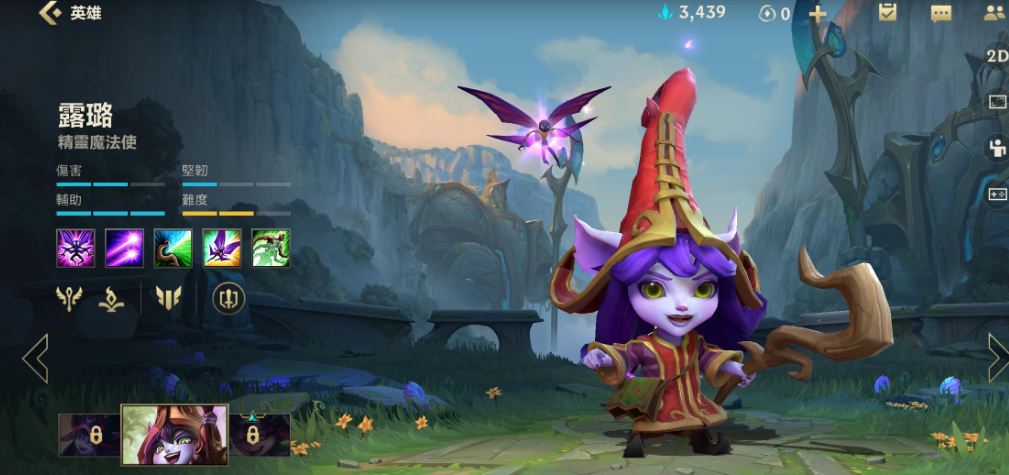Open the circled sword-and-shield build icon
Viewport: 1009px width, 475px height.
point(228,297)
